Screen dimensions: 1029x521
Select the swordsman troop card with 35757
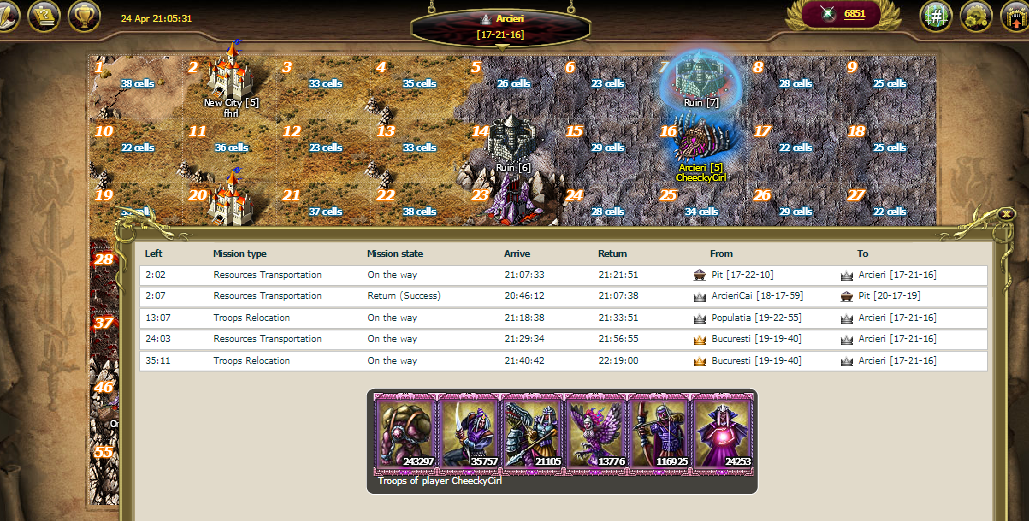468,432
